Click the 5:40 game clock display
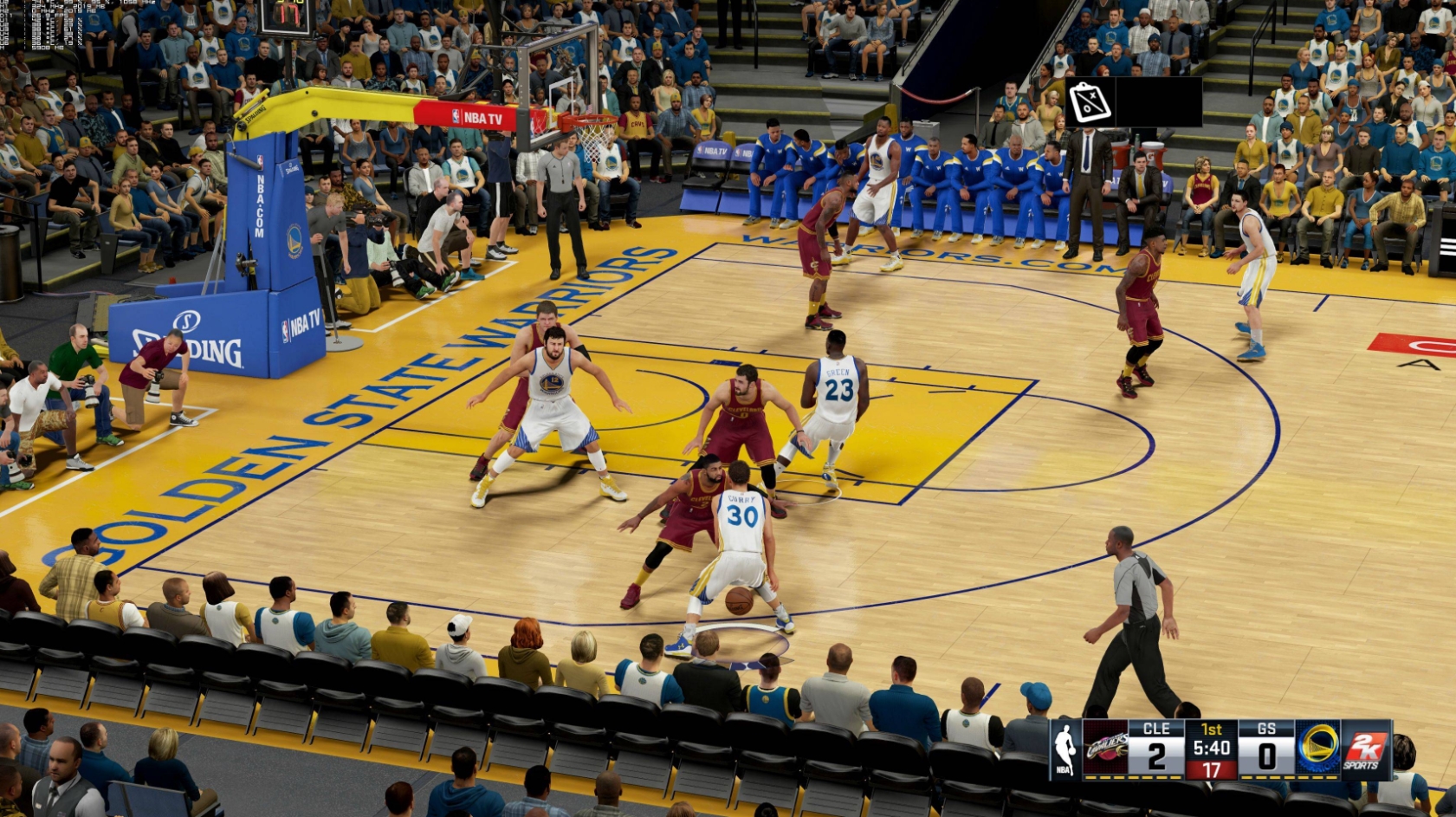This screenshot has height=817, width=1456. pos(1212,747)
